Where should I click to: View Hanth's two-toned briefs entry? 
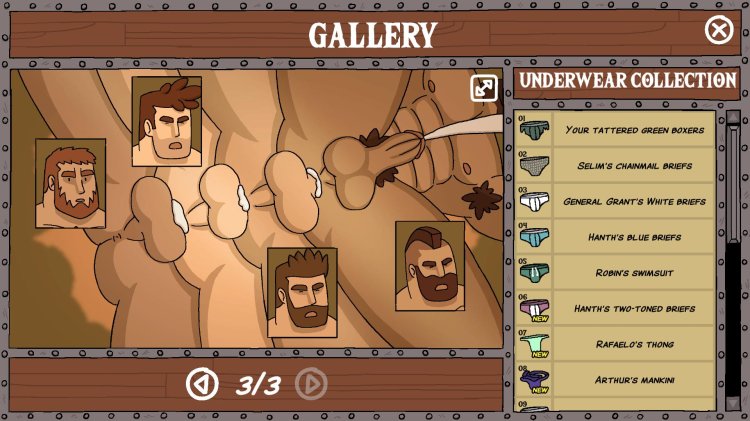(x=616, y=308)
